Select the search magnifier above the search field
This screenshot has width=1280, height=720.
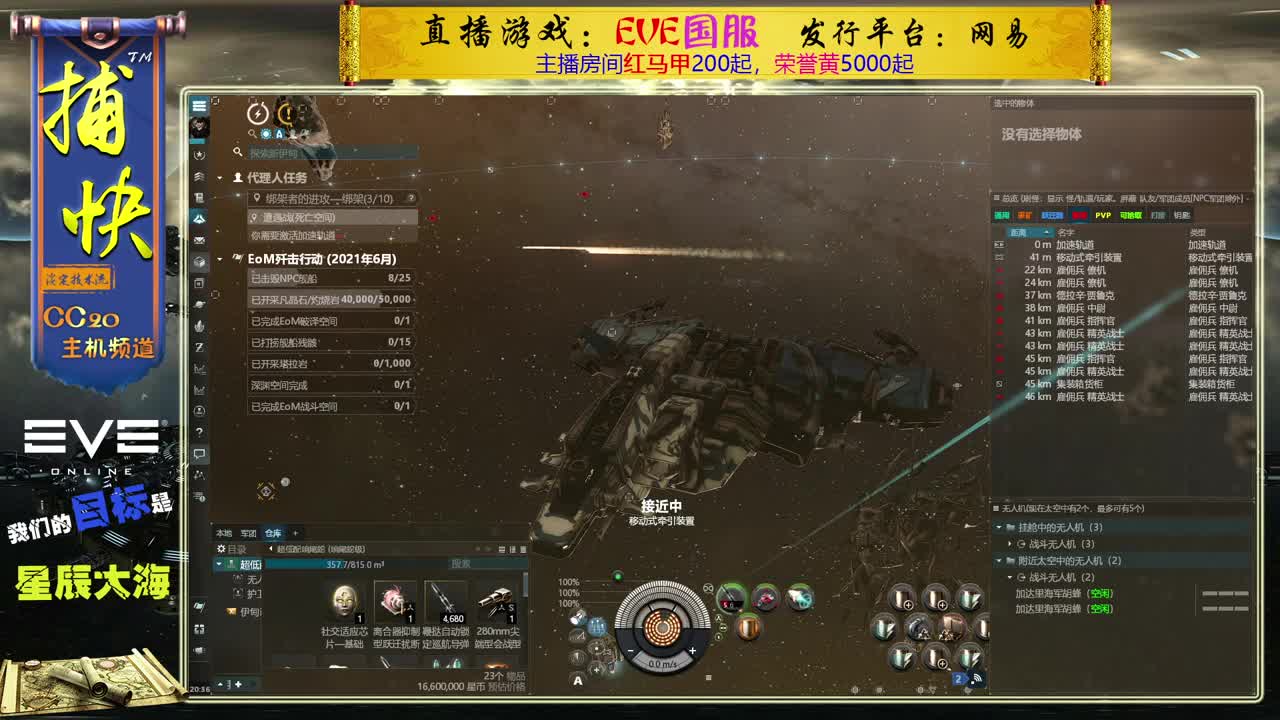coord(252,132)
